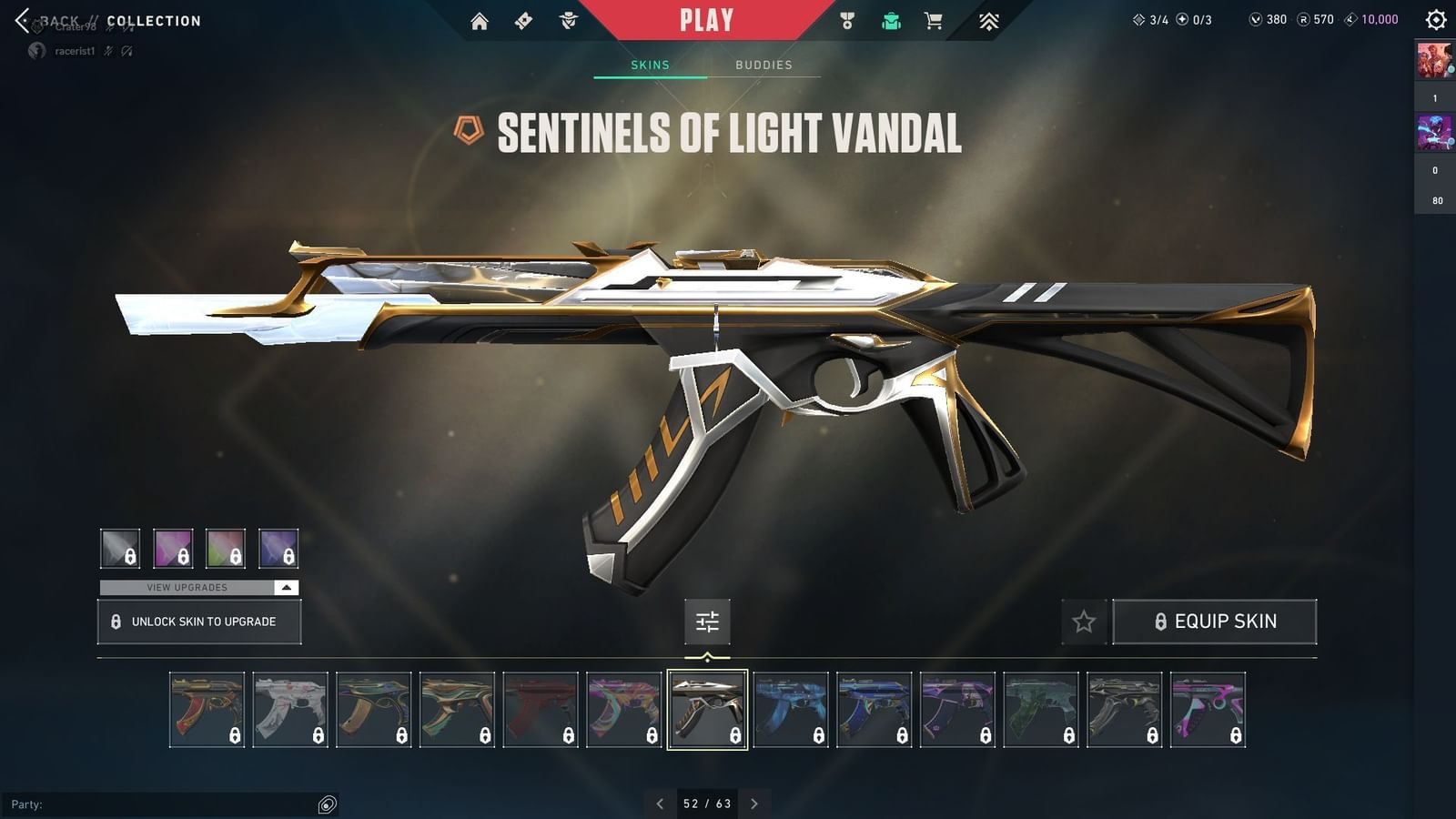This screenshot has height=819, width=1456.
Task: Open the Collection backpack icon
Action: click(x=890, y=19)
